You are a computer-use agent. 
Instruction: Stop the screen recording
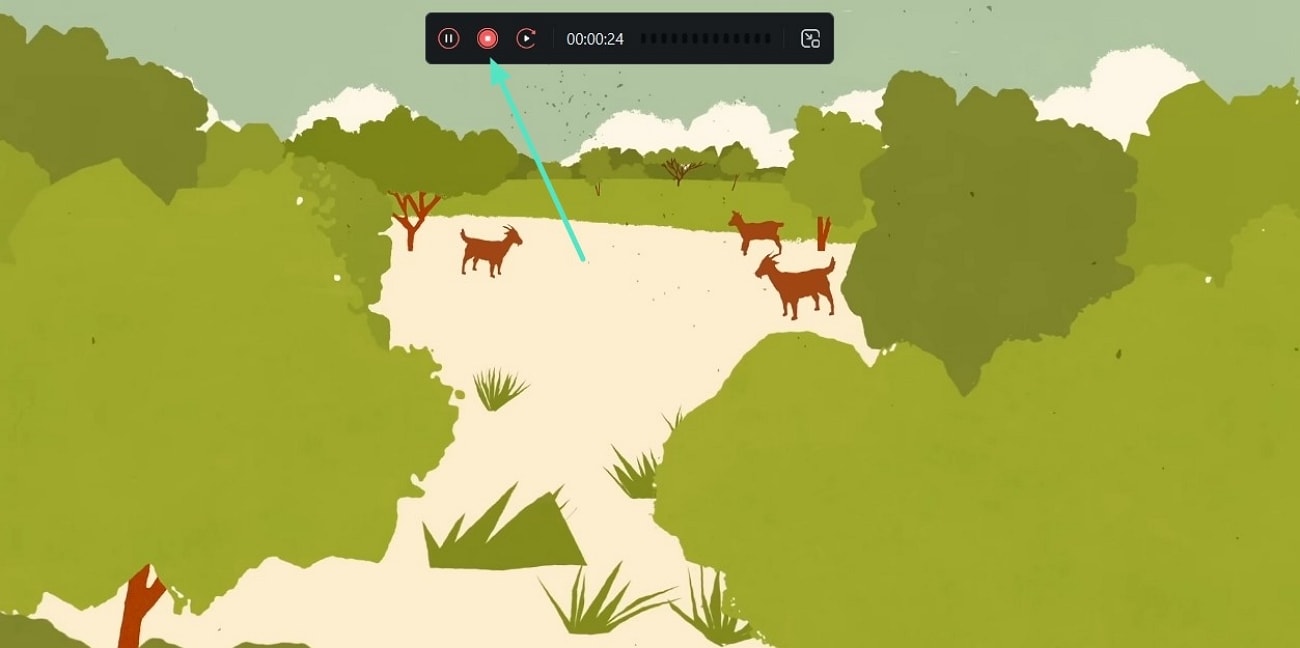tap(487, 39)
